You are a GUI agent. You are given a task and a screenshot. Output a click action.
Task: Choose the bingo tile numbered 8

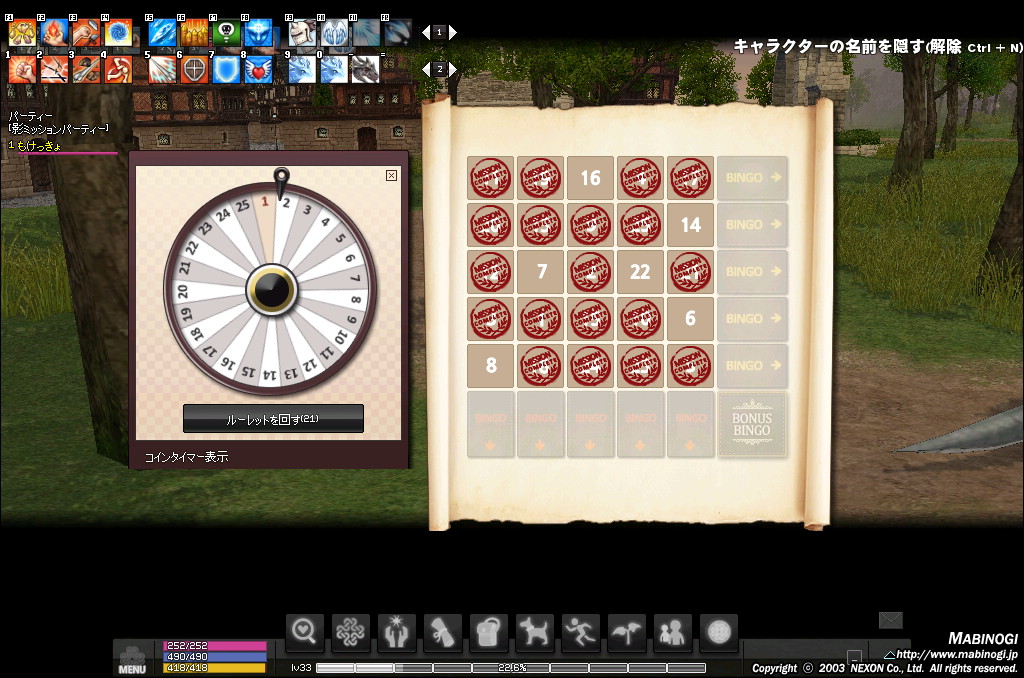coord(491,366)
